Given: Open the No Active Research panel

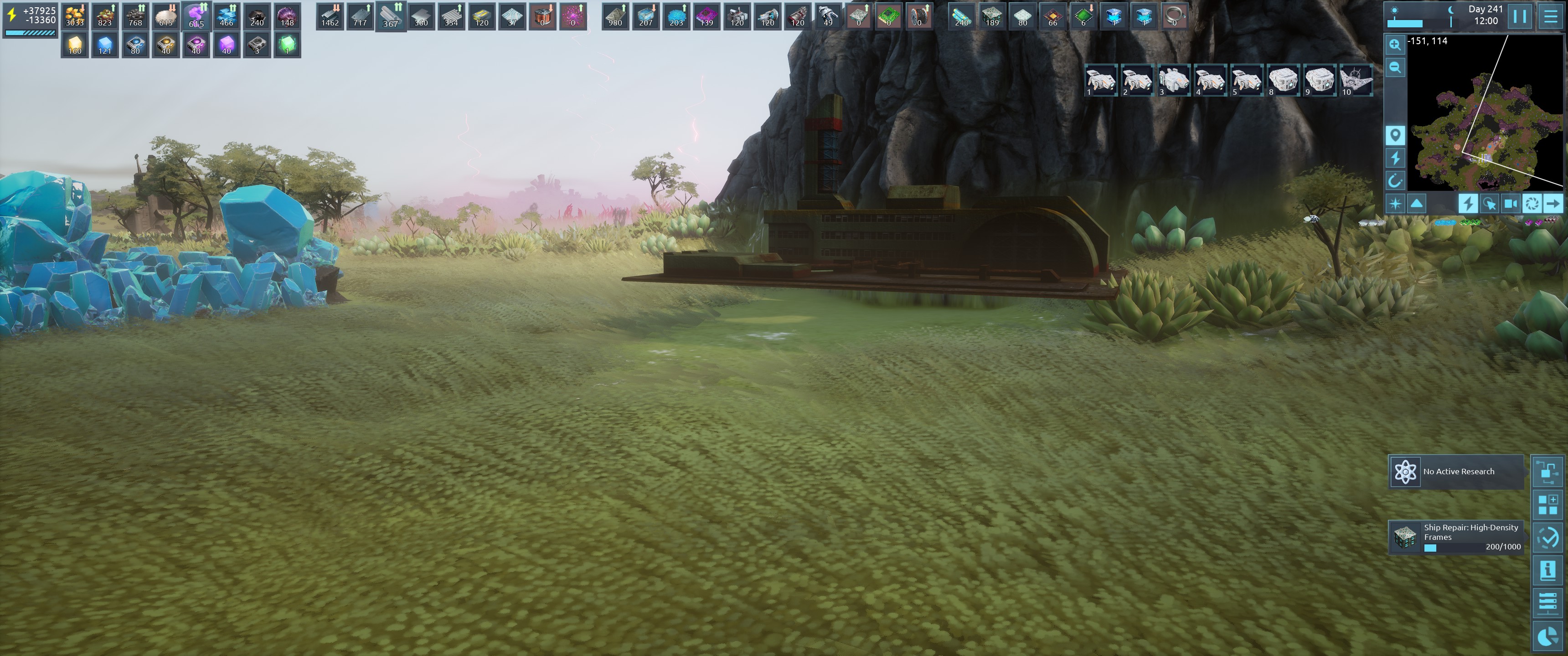Looking at the screenshot, I should (x=1456, y=471).
